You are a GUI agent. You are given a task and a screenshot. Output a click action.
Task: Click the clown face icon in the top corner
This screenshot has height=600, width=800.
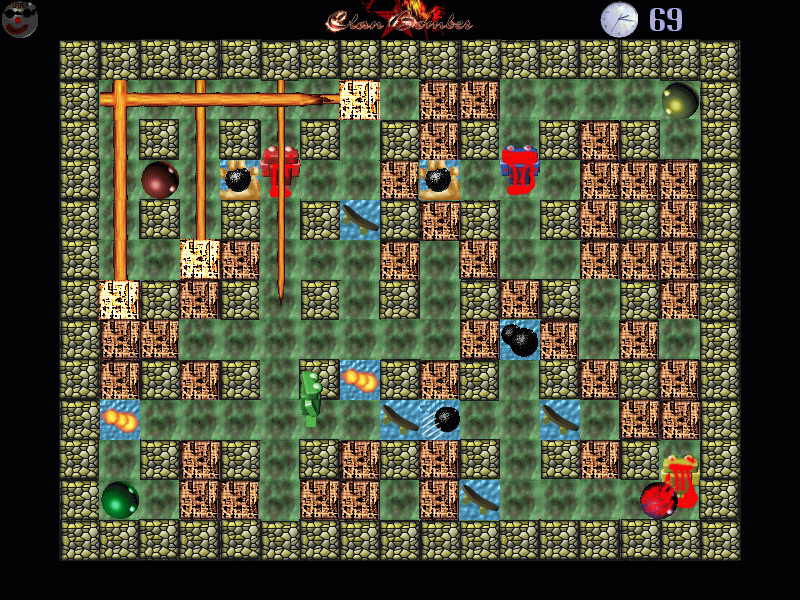click(x=20, y=18)
